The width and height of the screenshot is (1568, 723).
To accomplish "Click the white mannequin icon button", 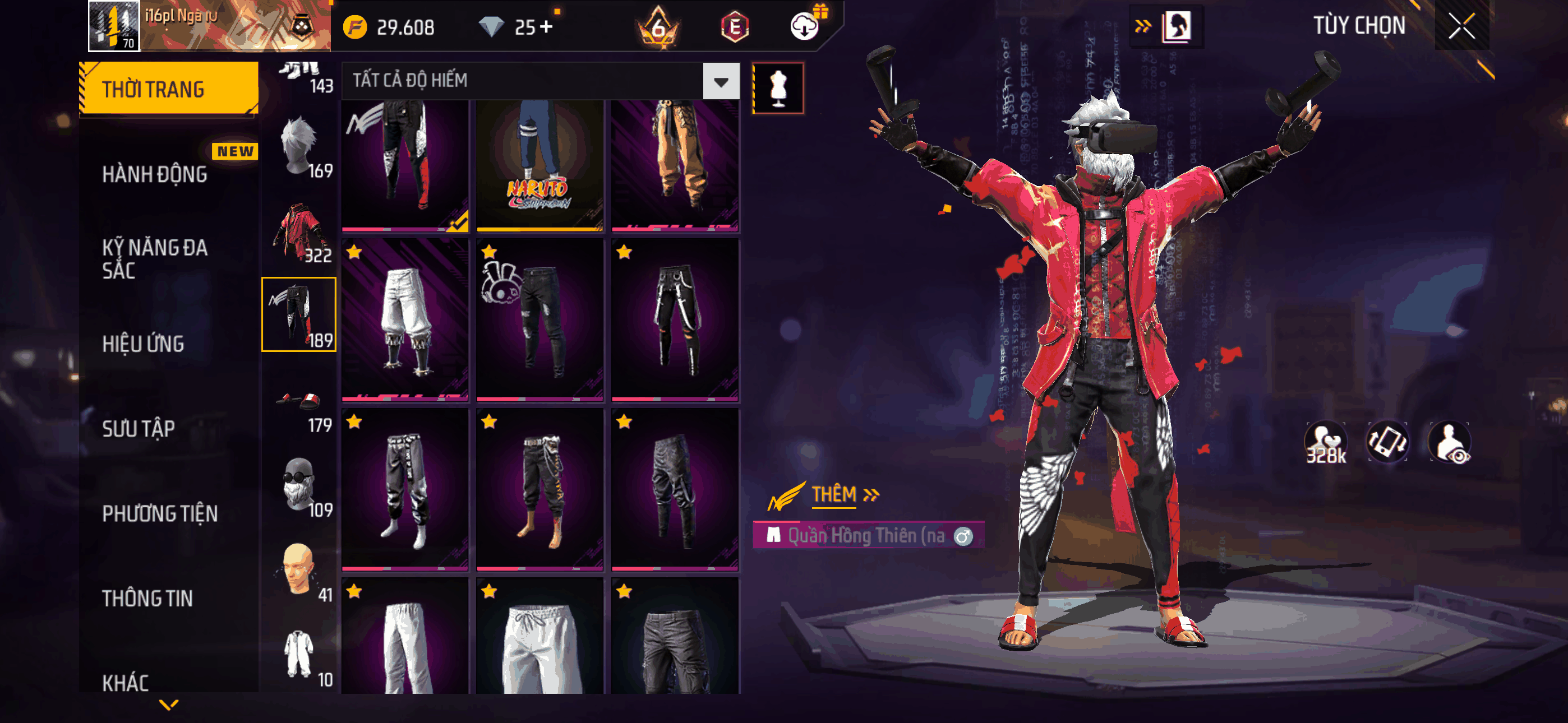I will tap(778, 88).
